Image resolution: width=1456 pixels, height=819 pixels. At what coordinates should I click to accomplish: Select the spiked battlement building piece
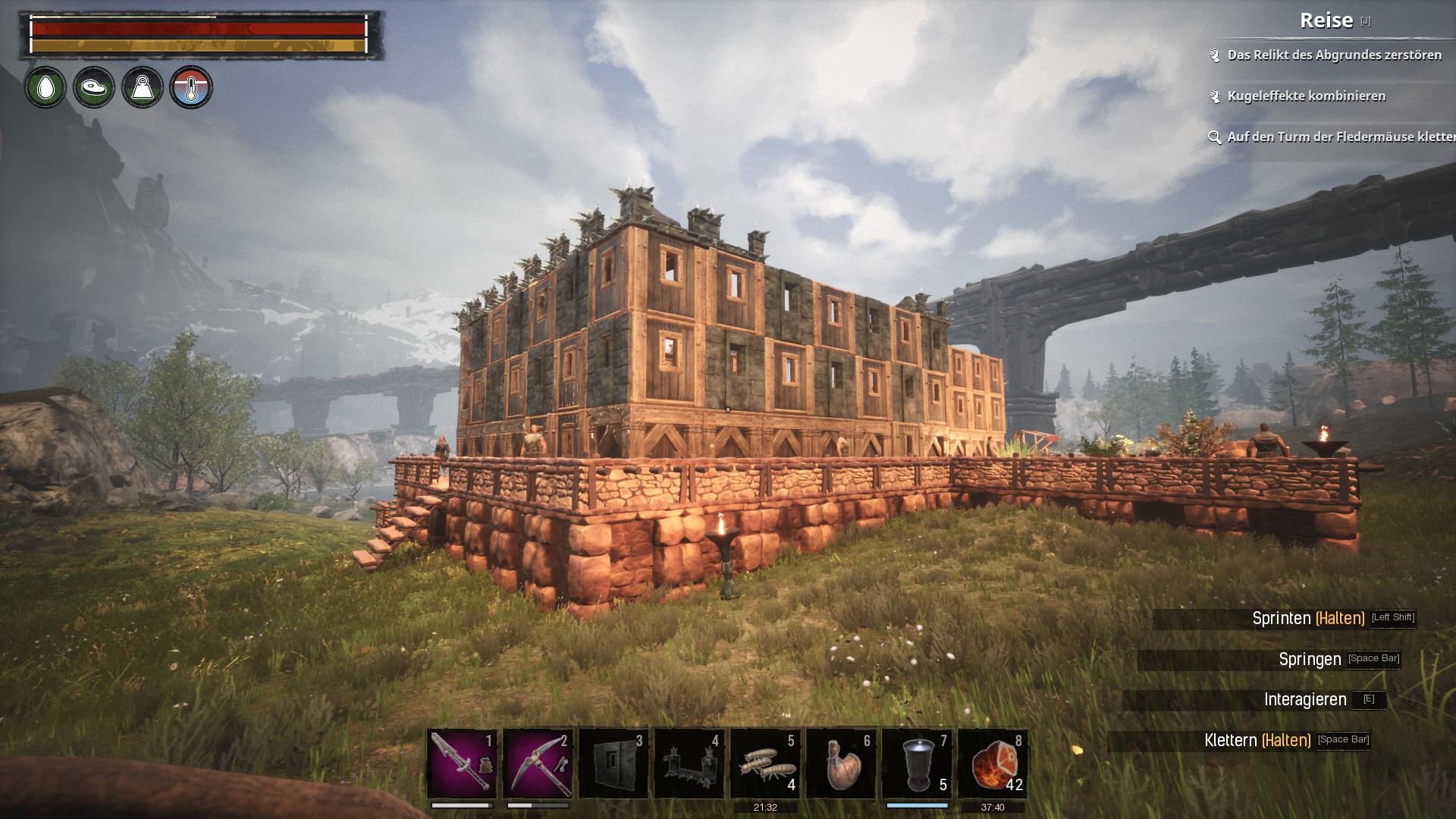(x=689, y=763)
